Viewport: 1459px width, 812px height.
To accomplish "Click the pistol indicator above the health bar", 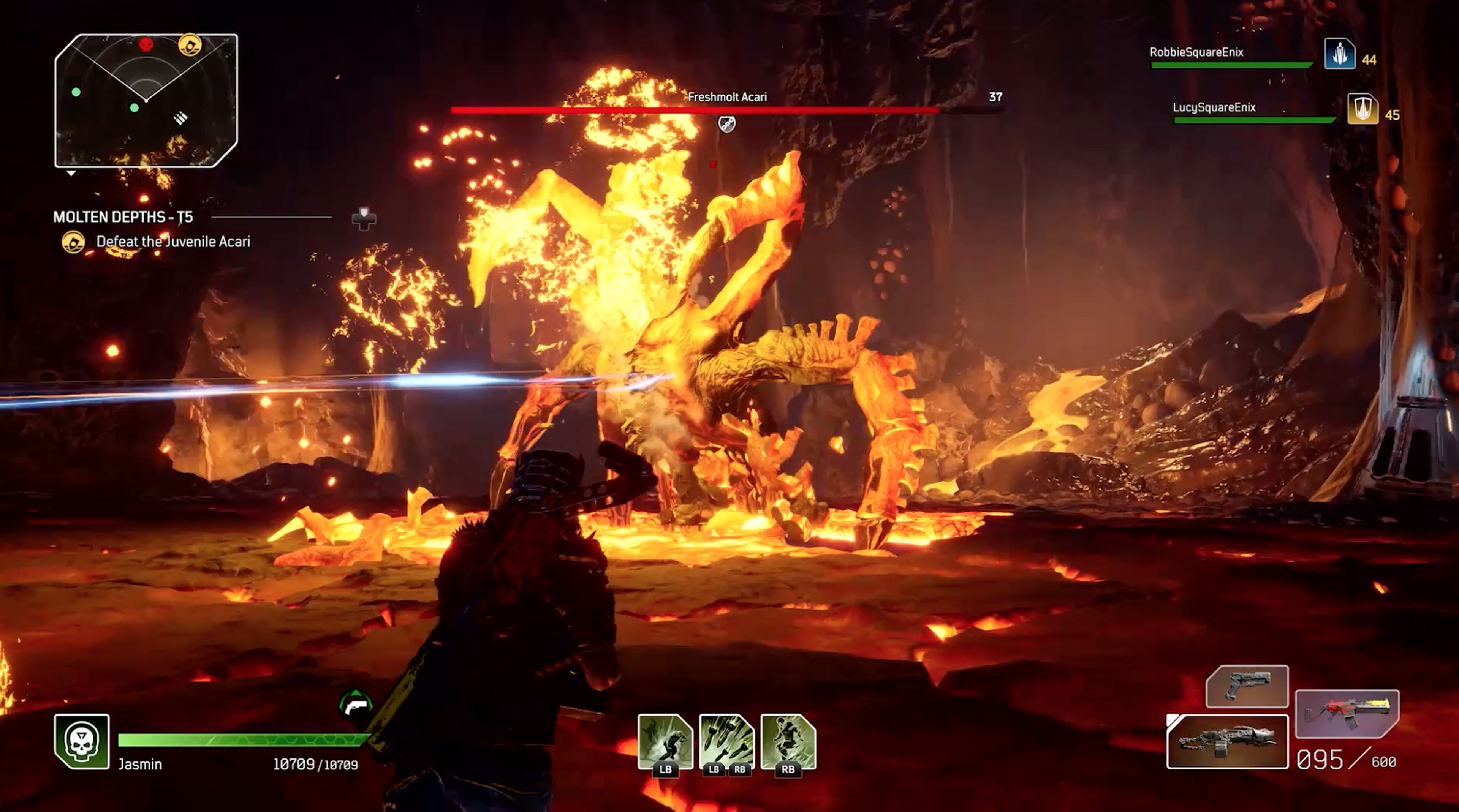I will point(356,705).
